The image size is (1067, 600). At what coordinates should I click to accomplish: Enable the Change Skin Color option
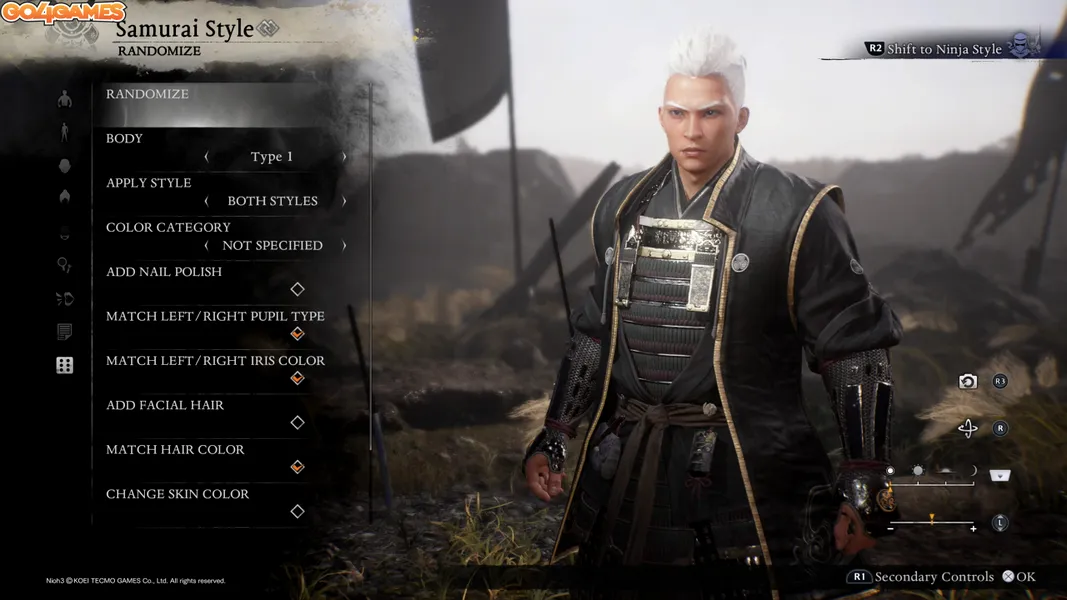(297, 511)
